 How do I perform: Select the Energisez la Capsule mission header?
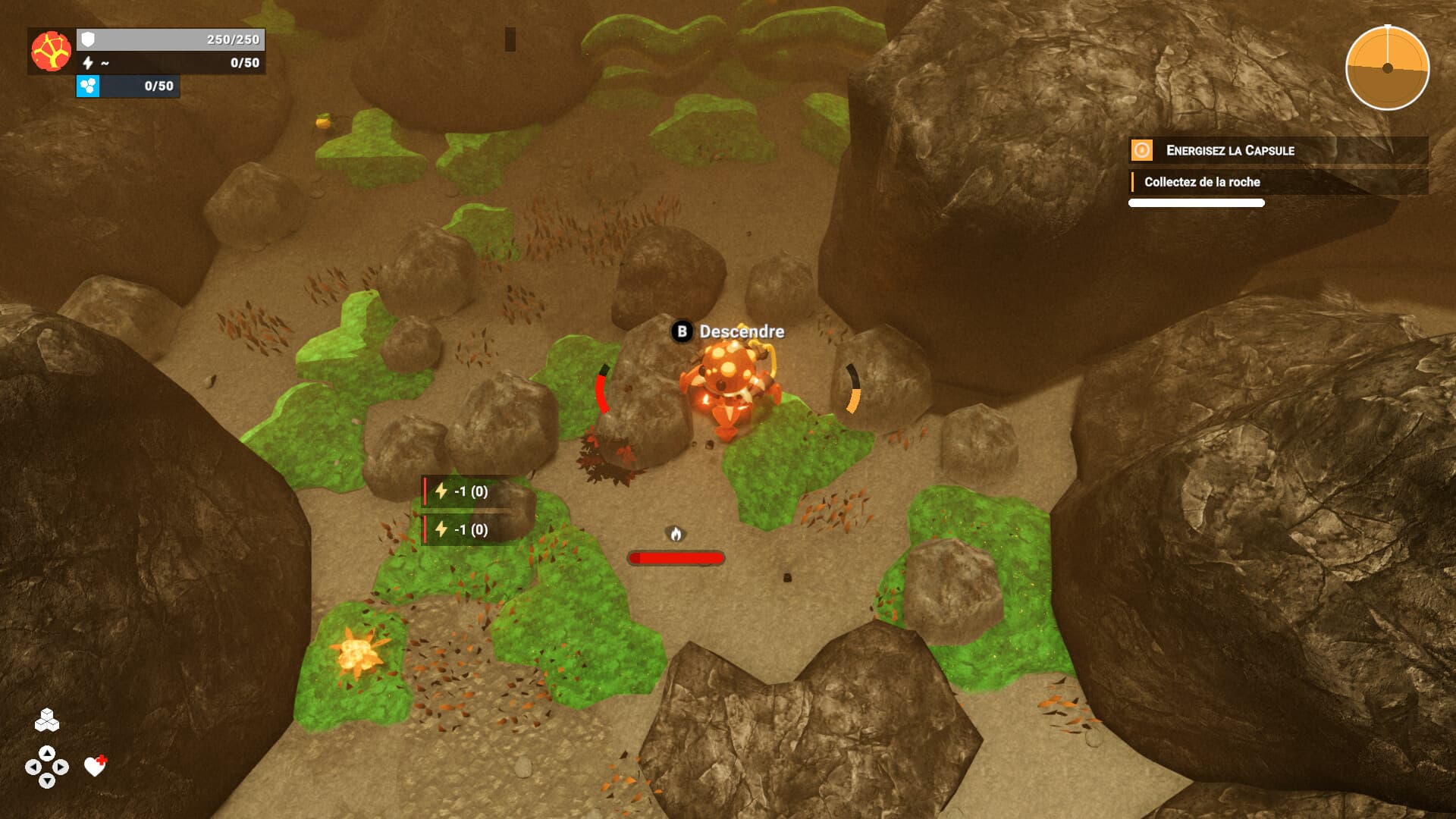(1230, 151)
